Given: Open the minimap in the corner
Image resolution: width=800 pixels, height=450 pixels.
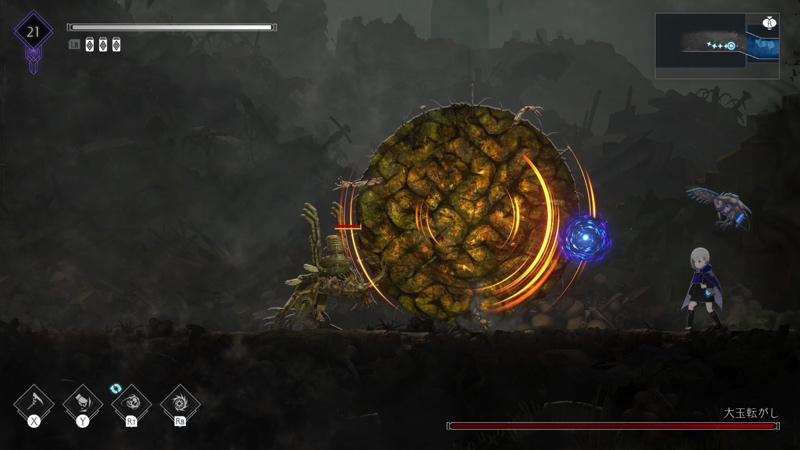Looking at the screenshot, I should pyautogui.click(x=717, y=45).
